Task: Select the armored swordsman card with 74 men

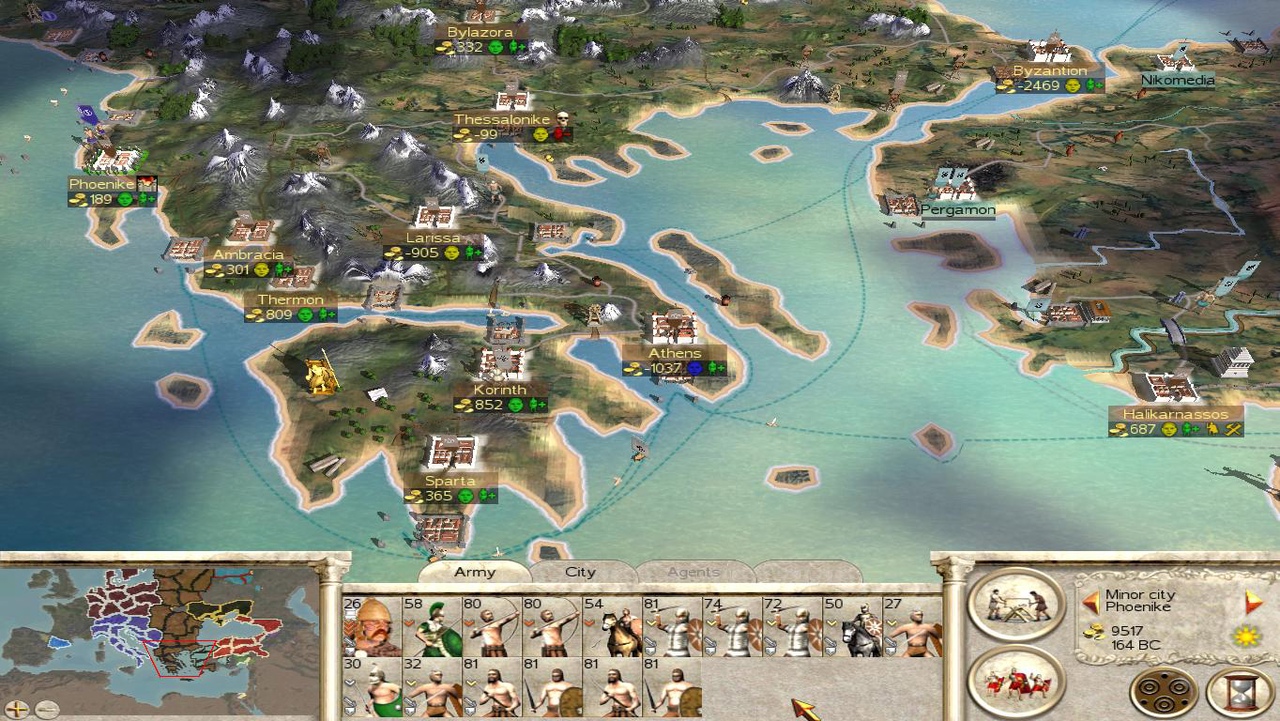Action: point(731,627)
